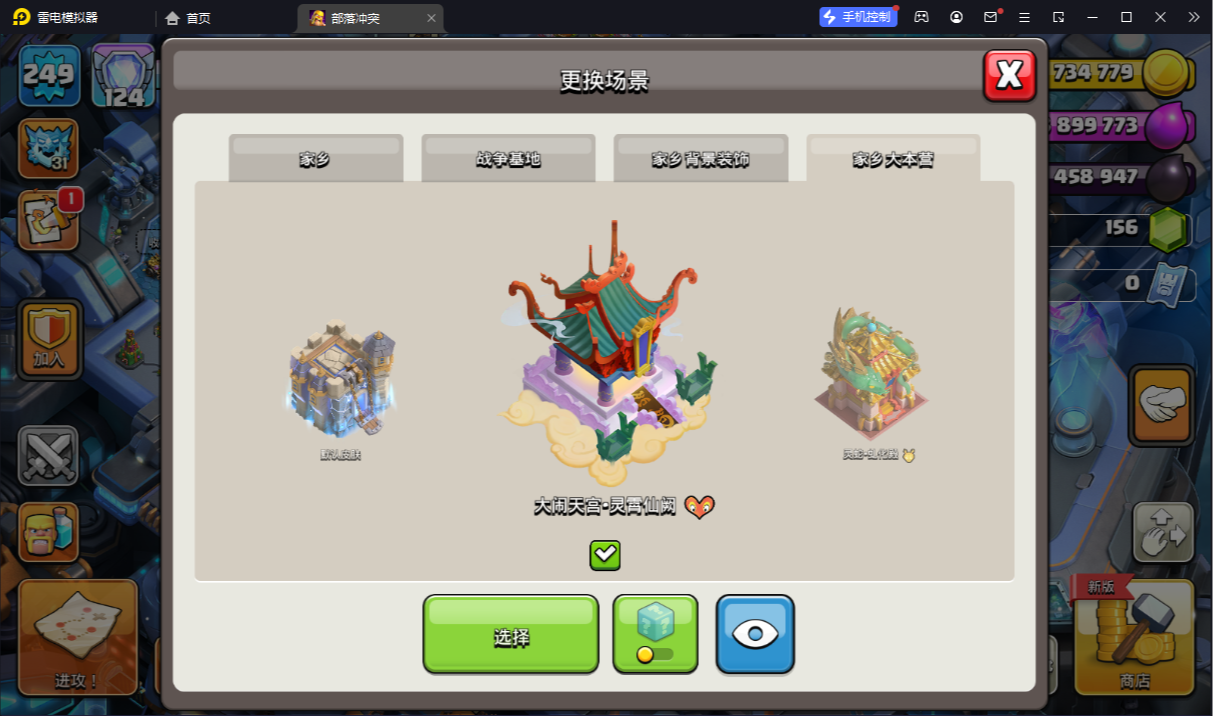Open the 战争基地 tab
The width and height of the screenshot is (1213, 716).
coord(508,158)
